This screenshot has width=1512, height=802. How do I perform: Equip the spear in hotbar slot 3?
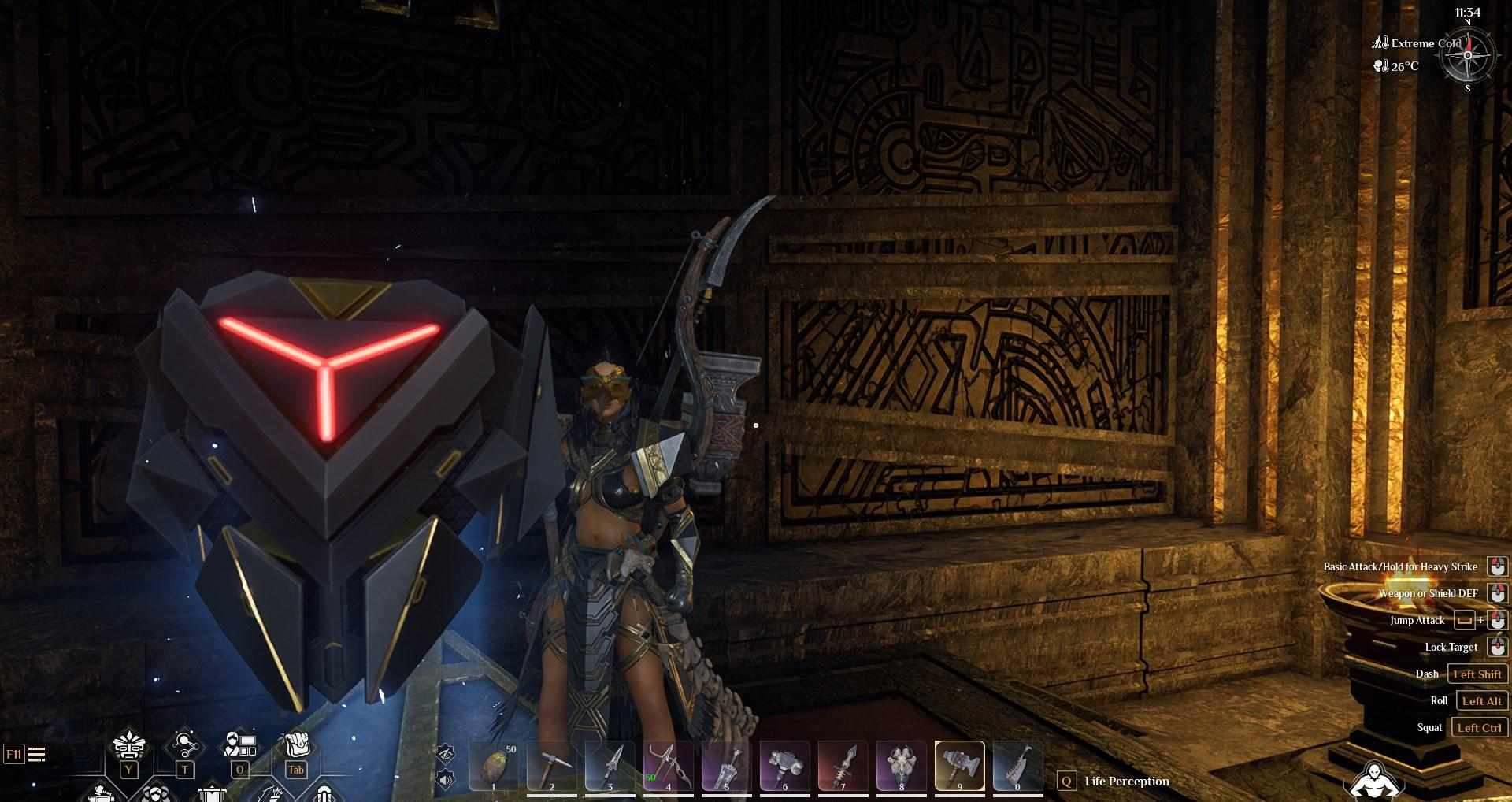click(x=610, y=766)
